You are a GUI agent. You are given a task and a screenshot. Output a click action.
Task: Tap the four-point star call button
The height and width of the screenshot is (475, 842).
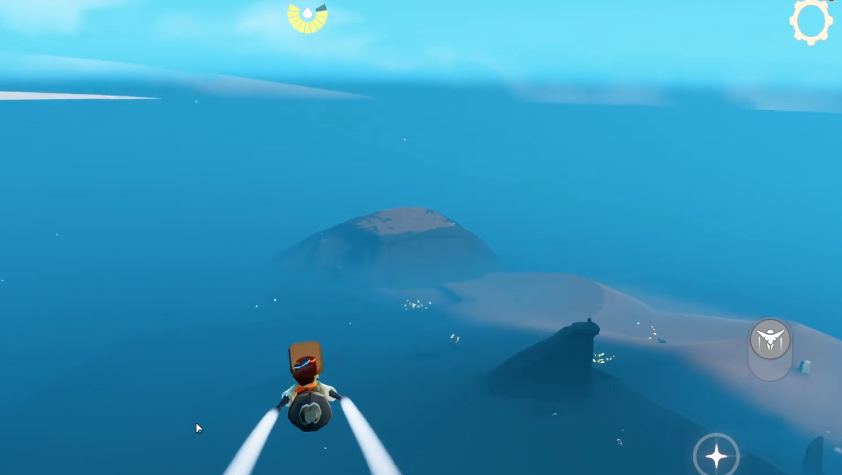716,456
